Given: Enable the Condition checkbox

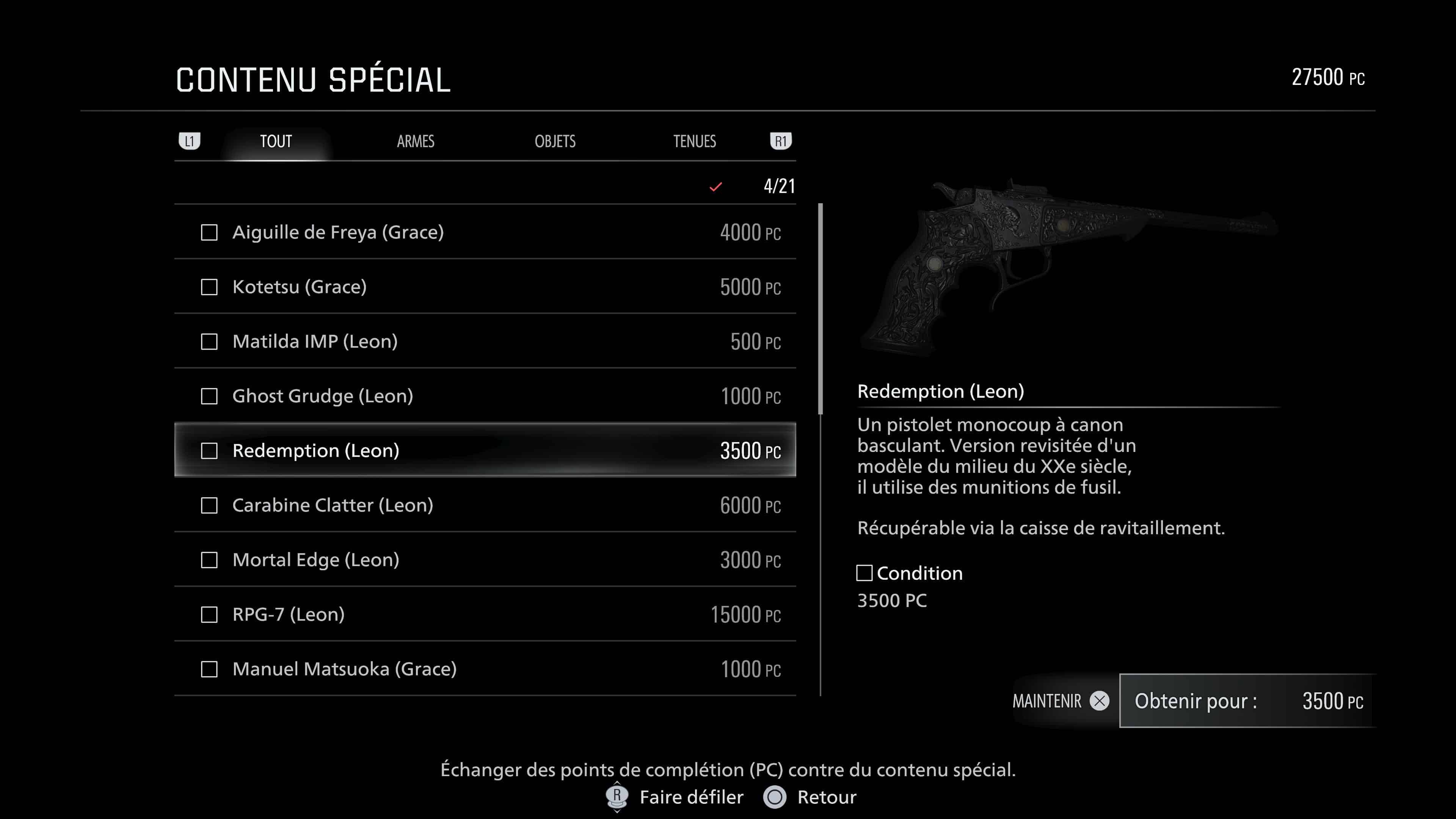Looking at the screenshot, I should click(x=865, y=573).
